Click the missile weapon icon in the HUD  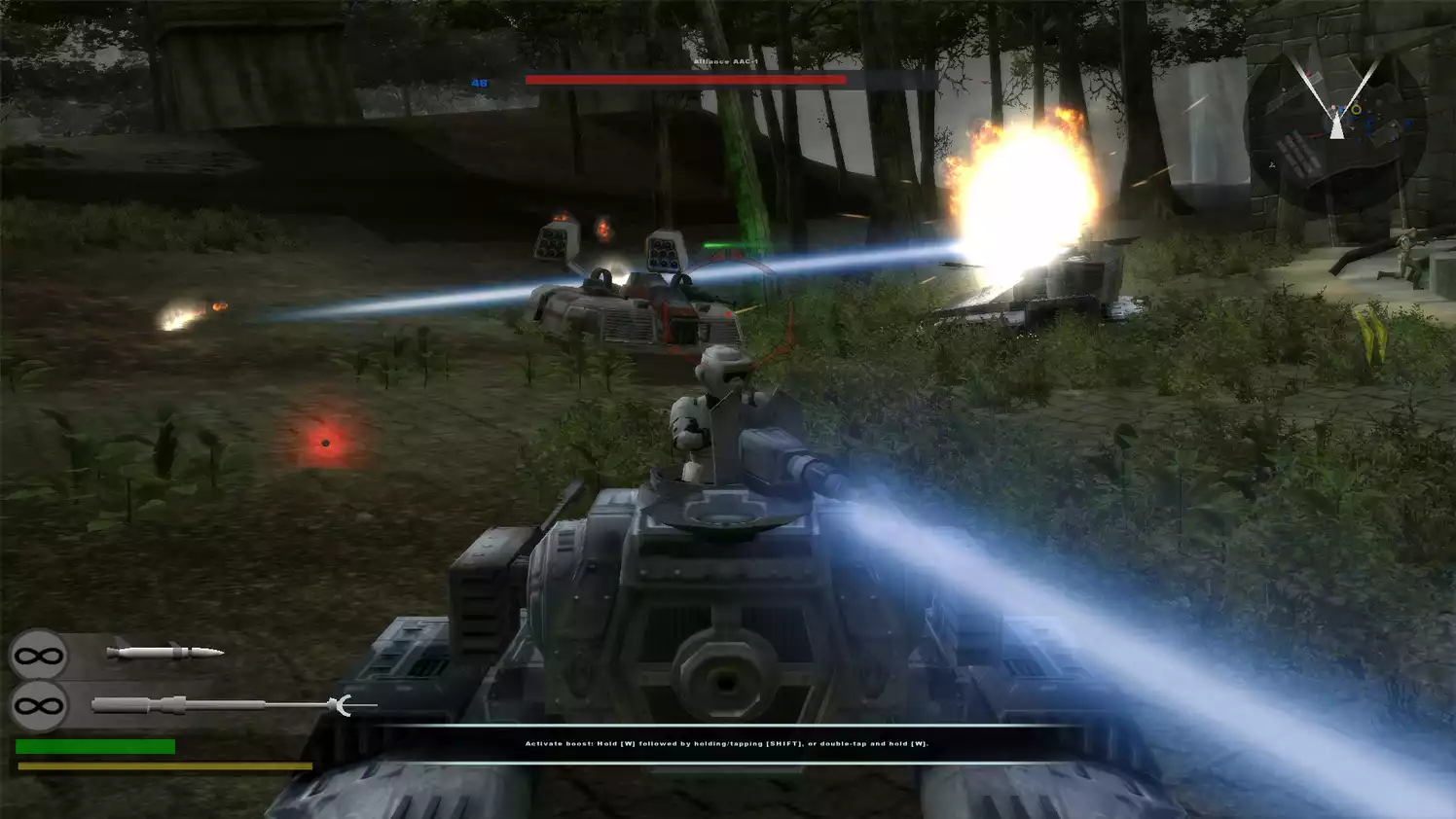click(x=165, y=652)
